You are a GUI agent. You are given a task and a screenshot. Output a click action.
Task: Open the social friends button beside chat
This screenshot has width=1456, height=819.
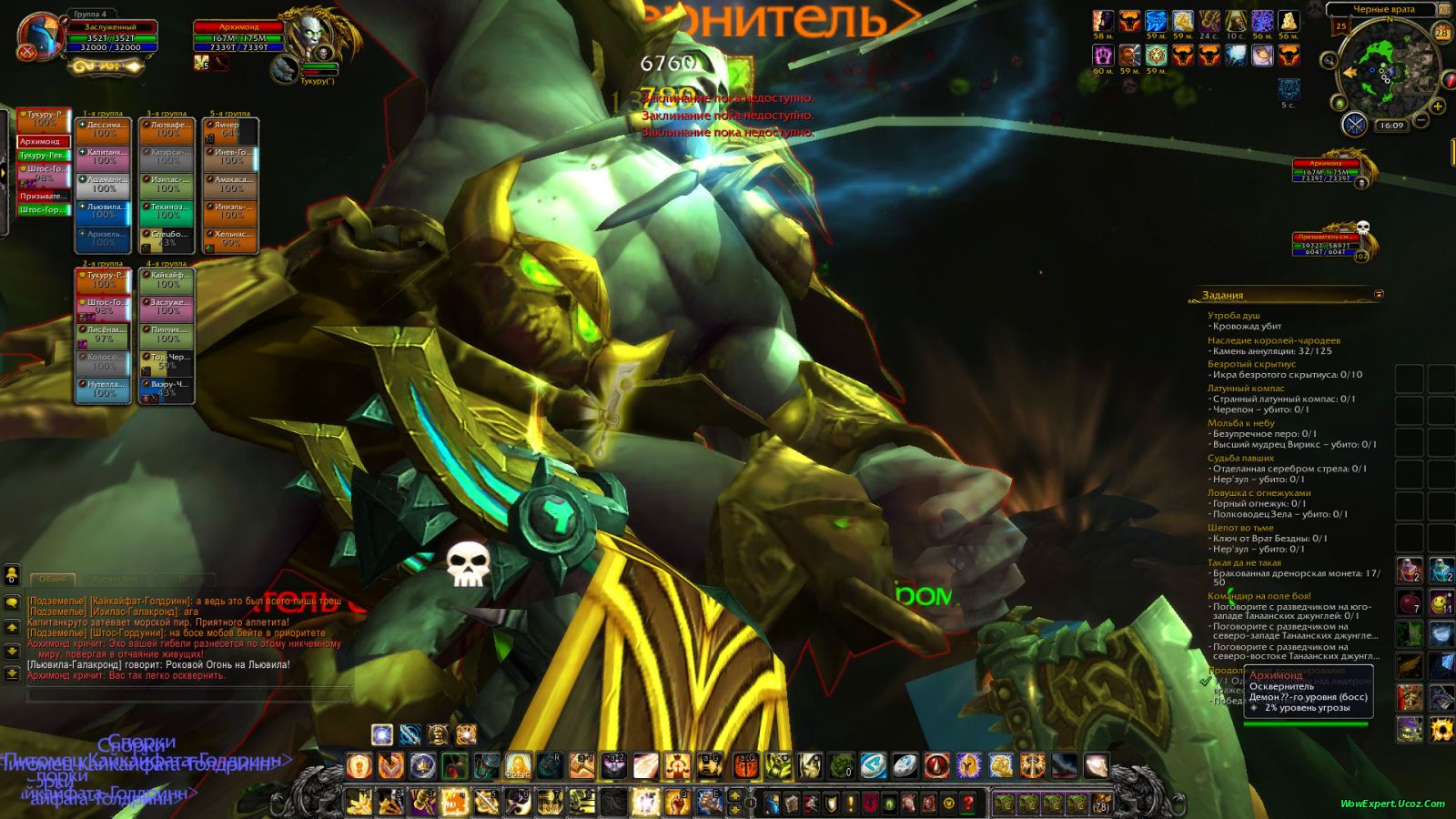click(12, 575)
